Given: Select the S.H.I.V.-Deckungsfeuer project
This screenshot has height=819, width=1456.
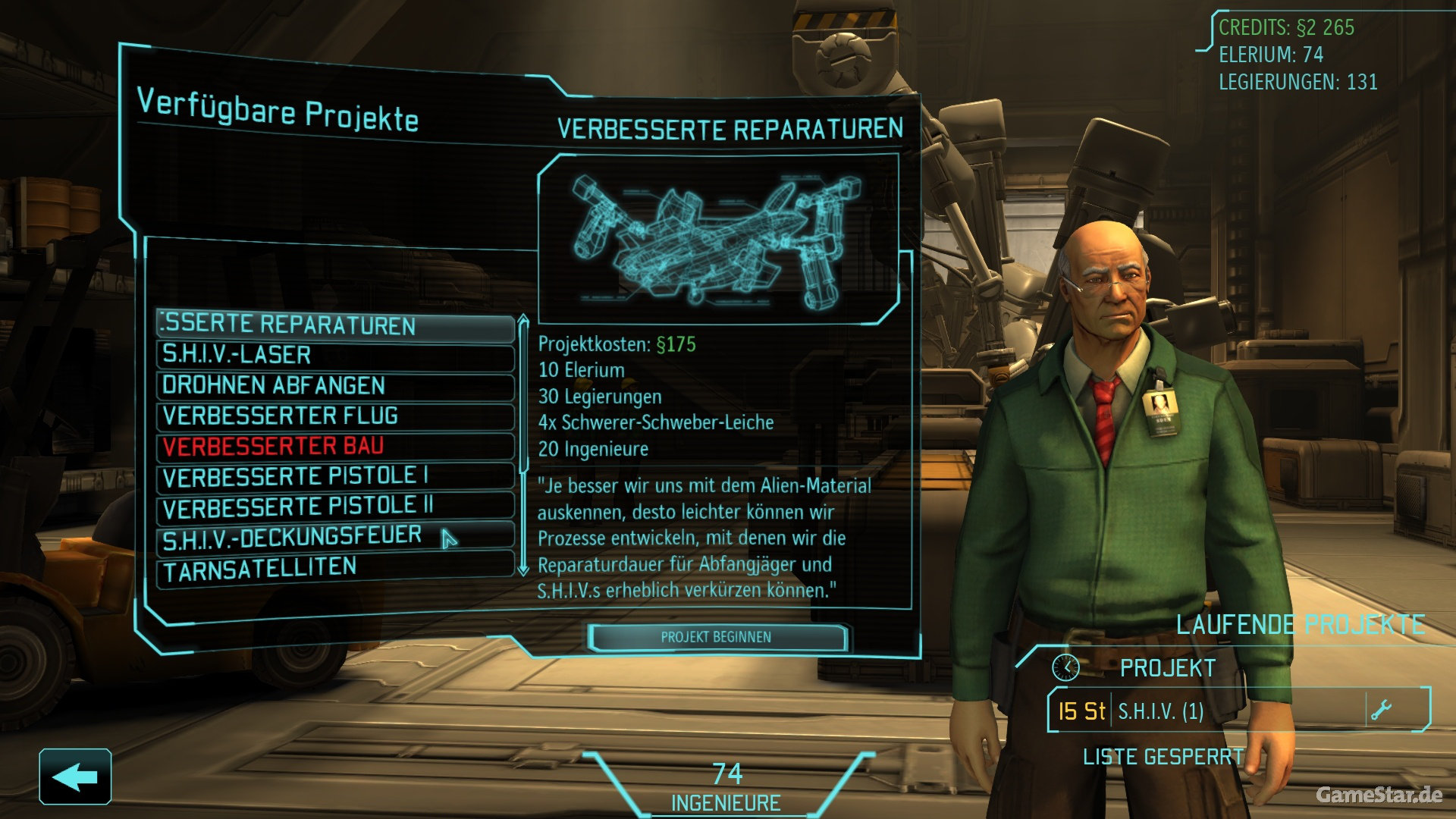Looking at the screenshot, I should pyautogui.click(x=334, y=537).
